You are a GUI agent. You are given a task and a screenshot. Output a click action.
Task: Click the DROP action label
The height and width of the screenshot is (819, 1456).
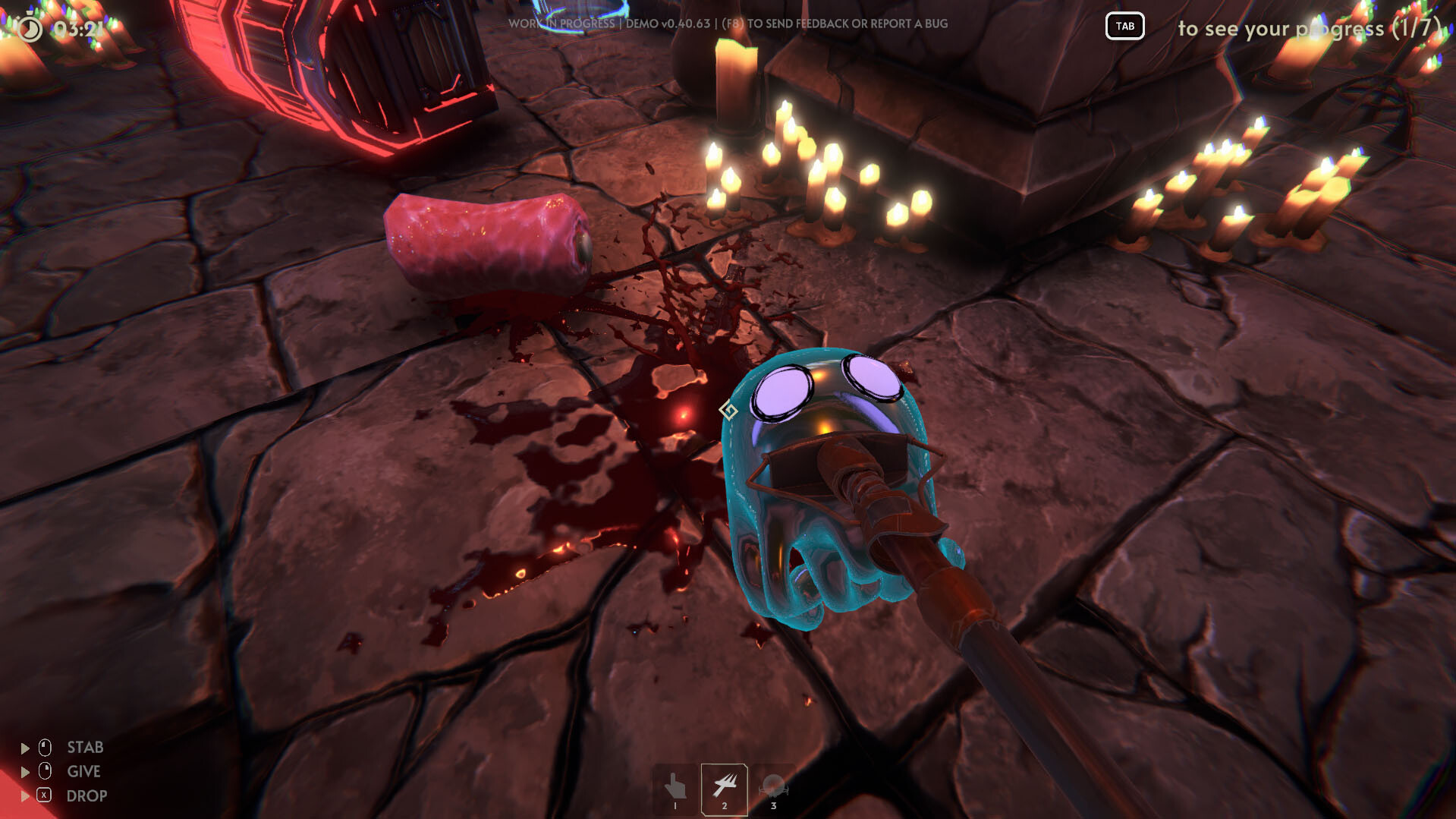tap(86, 795)
